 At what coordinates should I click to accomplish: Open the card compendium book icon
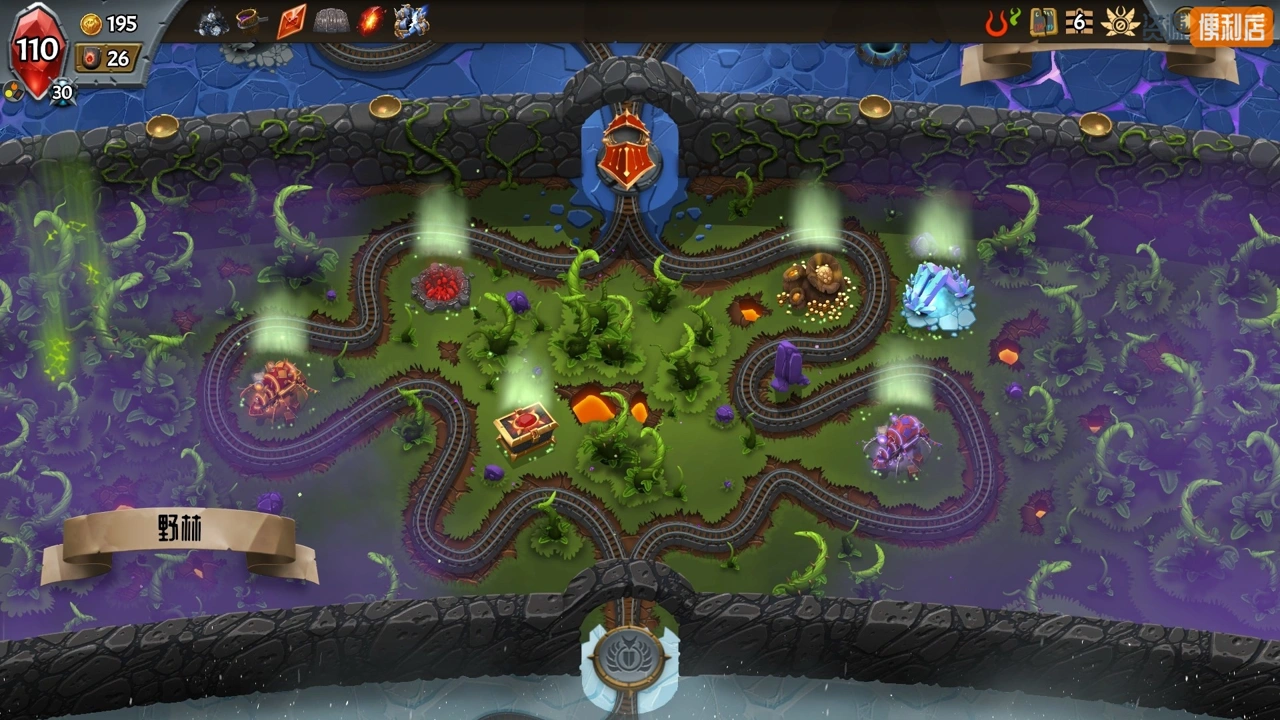[1043, 22]
